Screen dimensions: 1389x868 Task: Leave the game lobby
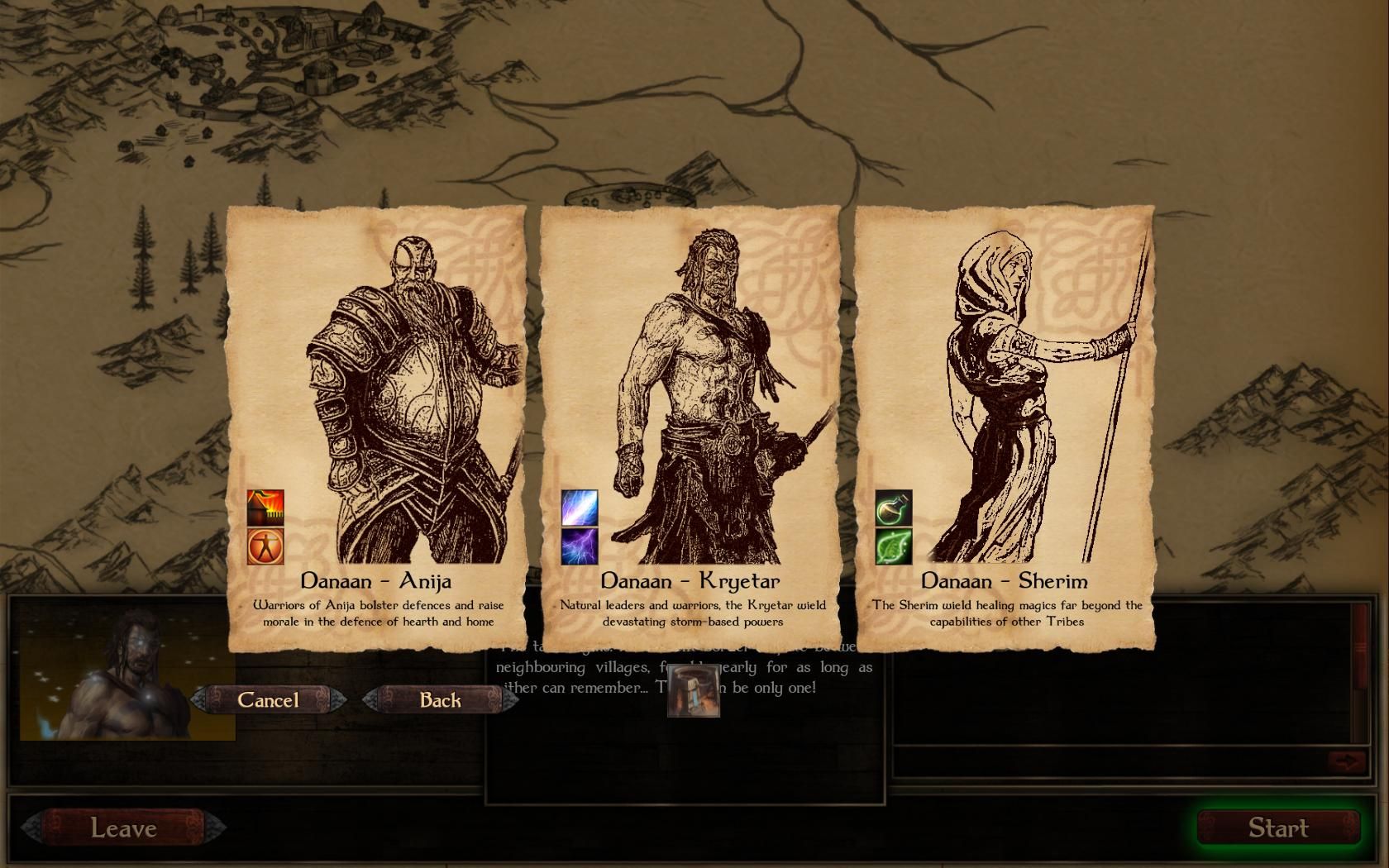[123, 828]
